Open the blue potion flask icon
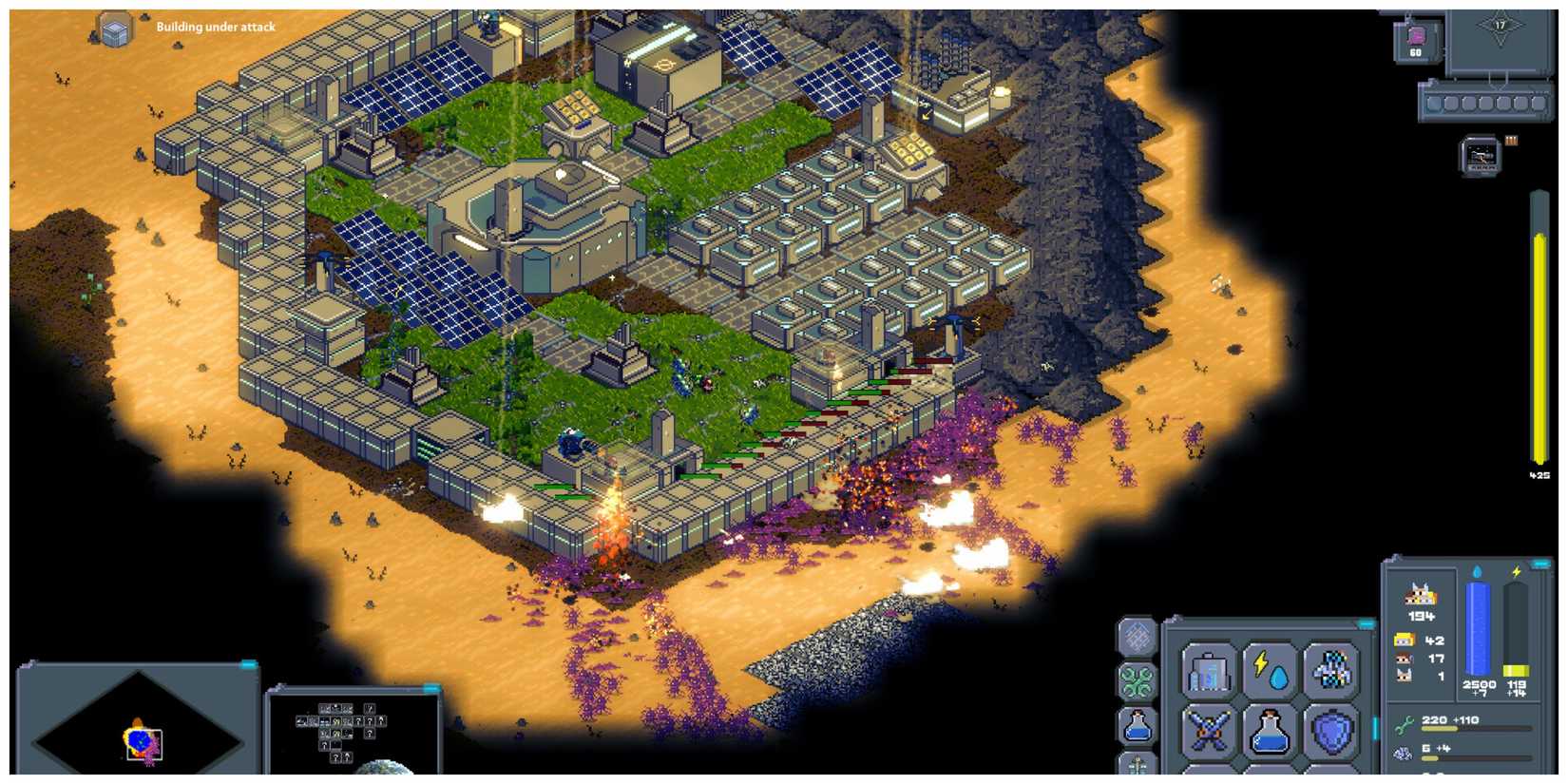The image size is (1568, 784). coord(1270,730)
